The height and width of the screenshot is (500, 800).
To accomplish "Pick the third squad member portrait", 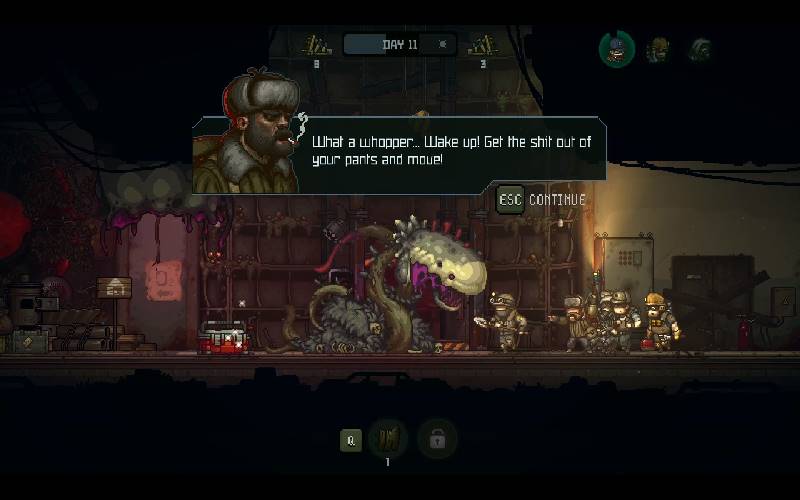I will [x=699, y=49].
